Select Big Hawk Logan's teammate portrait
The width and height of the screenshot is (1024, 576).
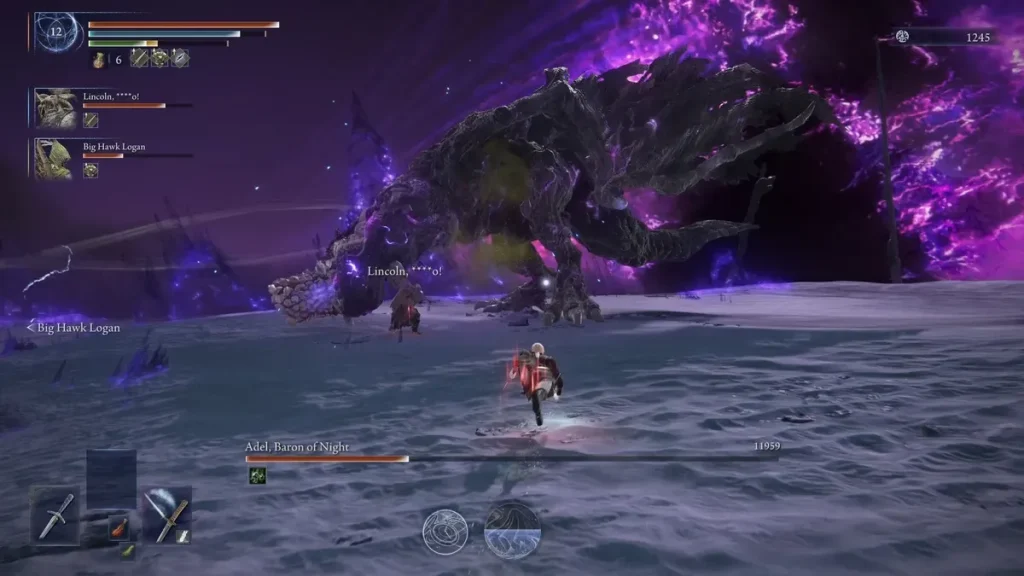point(53,158)
